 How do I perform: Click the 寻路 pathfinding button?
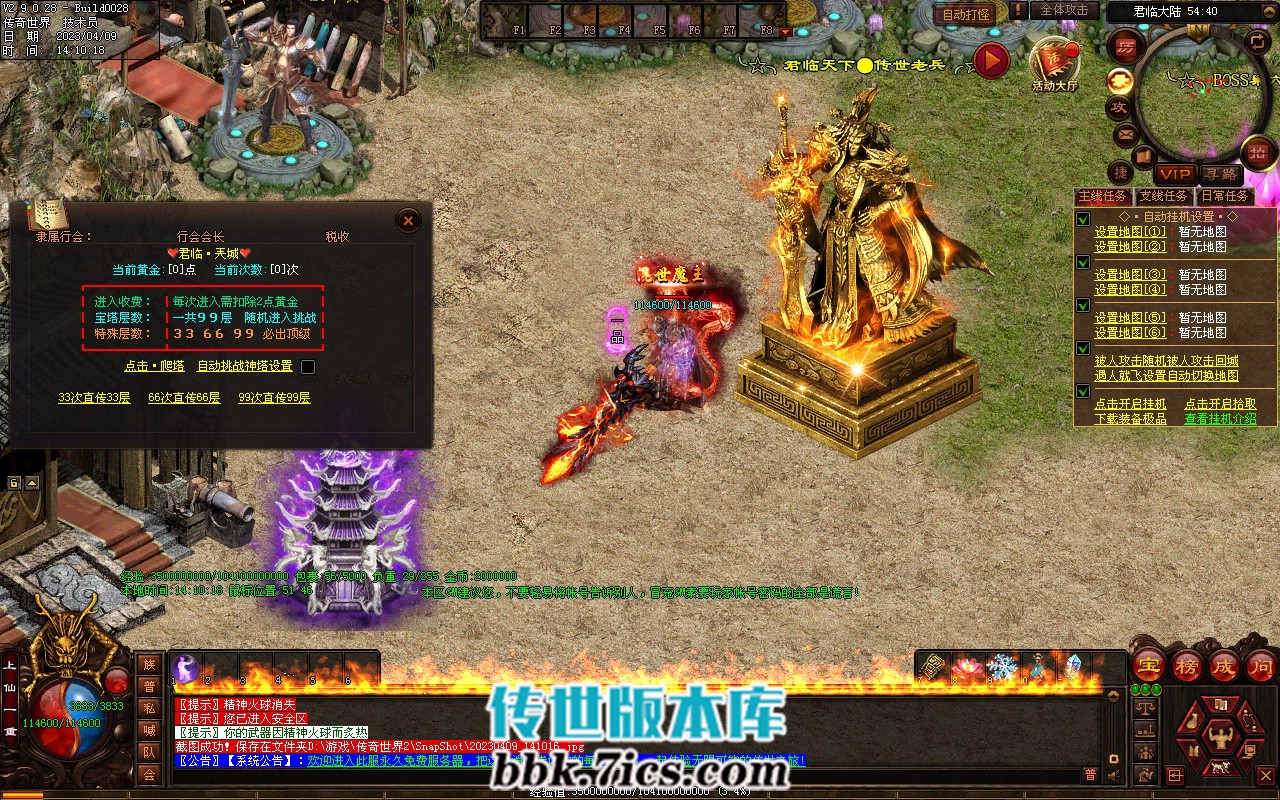(1219, 174)
